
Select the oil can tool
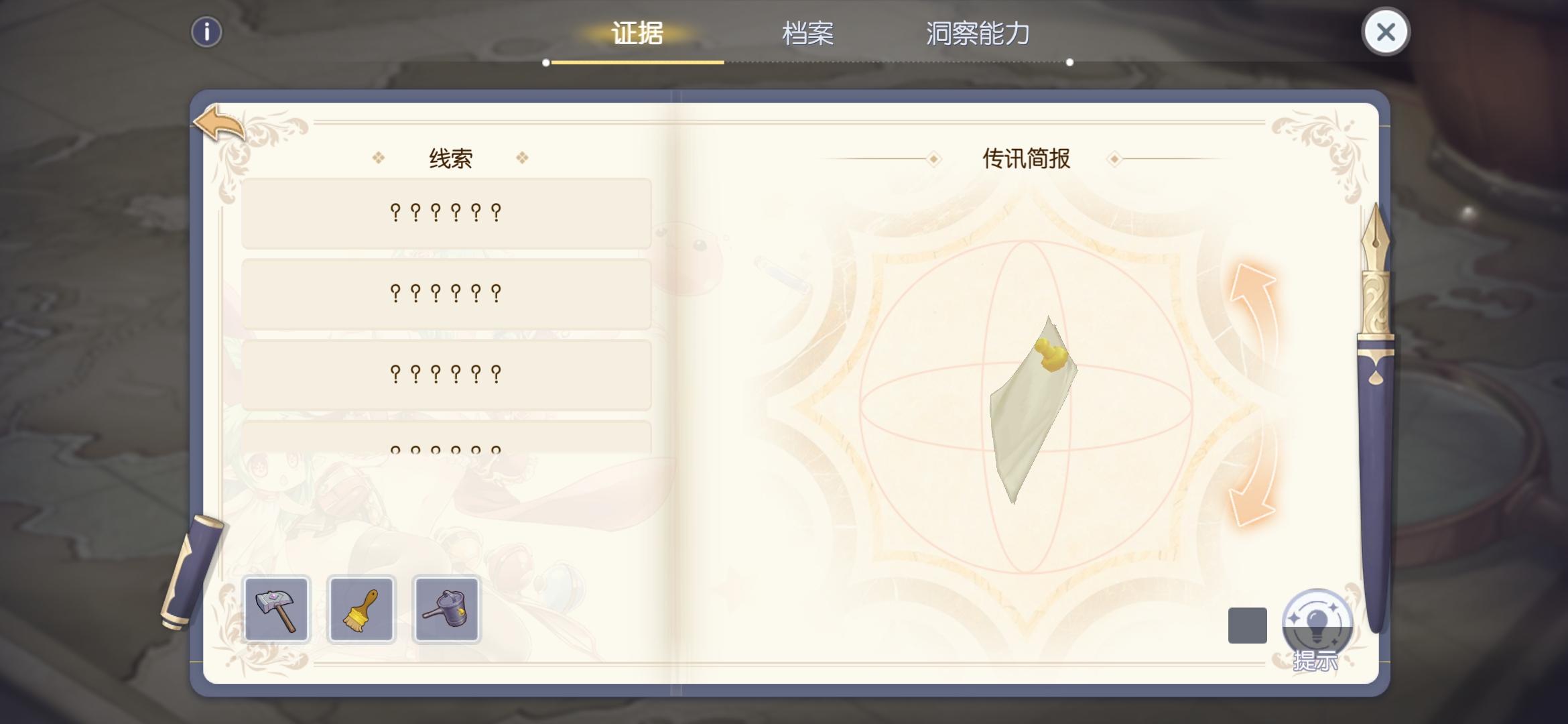pyautogui.click(x=447, y=610)
